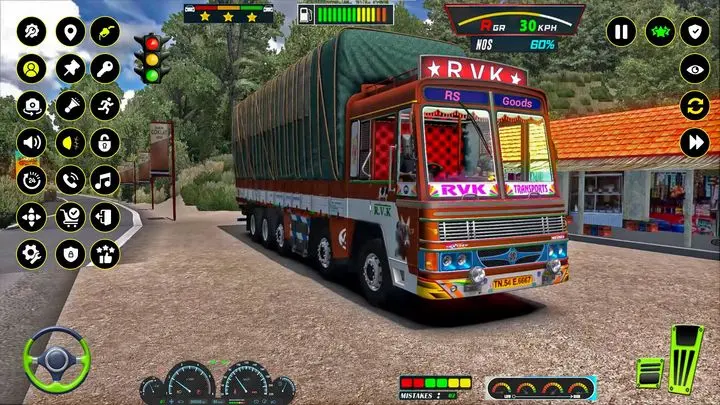Toggle the eye camera view button
The width and height of the screenshot is (720, 405).
pyautogui.click(x=695, y=68)
